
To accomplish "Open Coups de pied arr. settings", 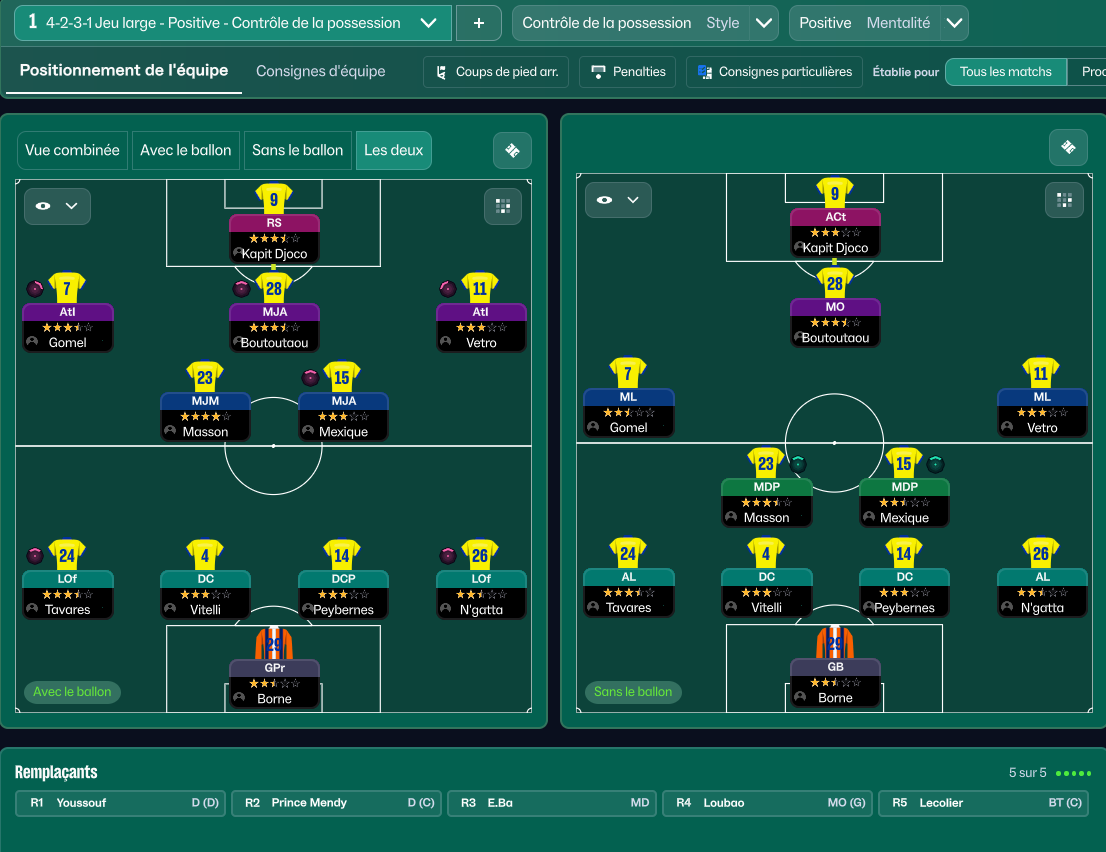I will (x=496, y=72).
